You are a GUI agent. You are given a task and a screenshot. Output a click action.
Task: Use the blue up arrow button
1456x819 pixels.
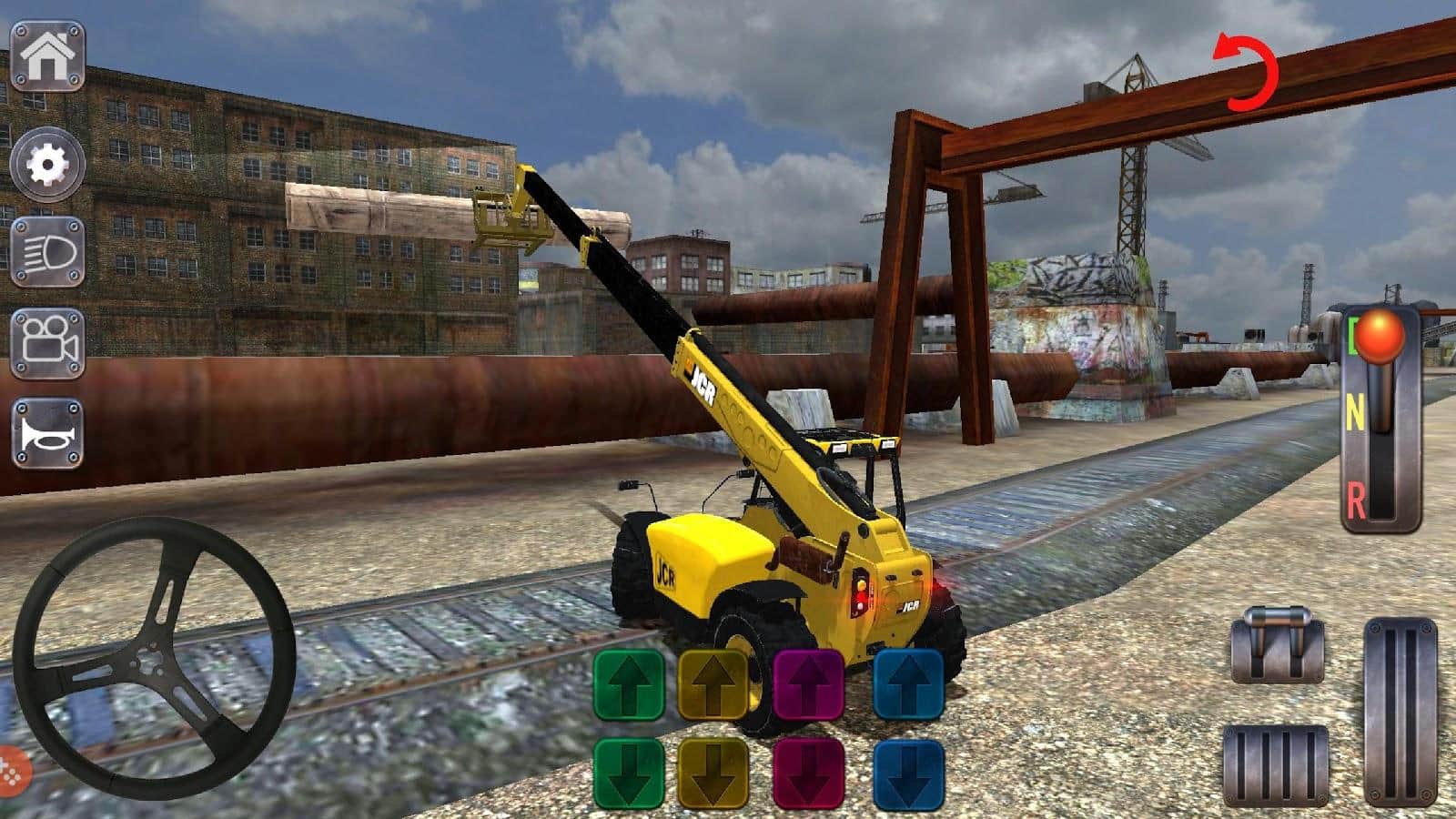point(908,685)
